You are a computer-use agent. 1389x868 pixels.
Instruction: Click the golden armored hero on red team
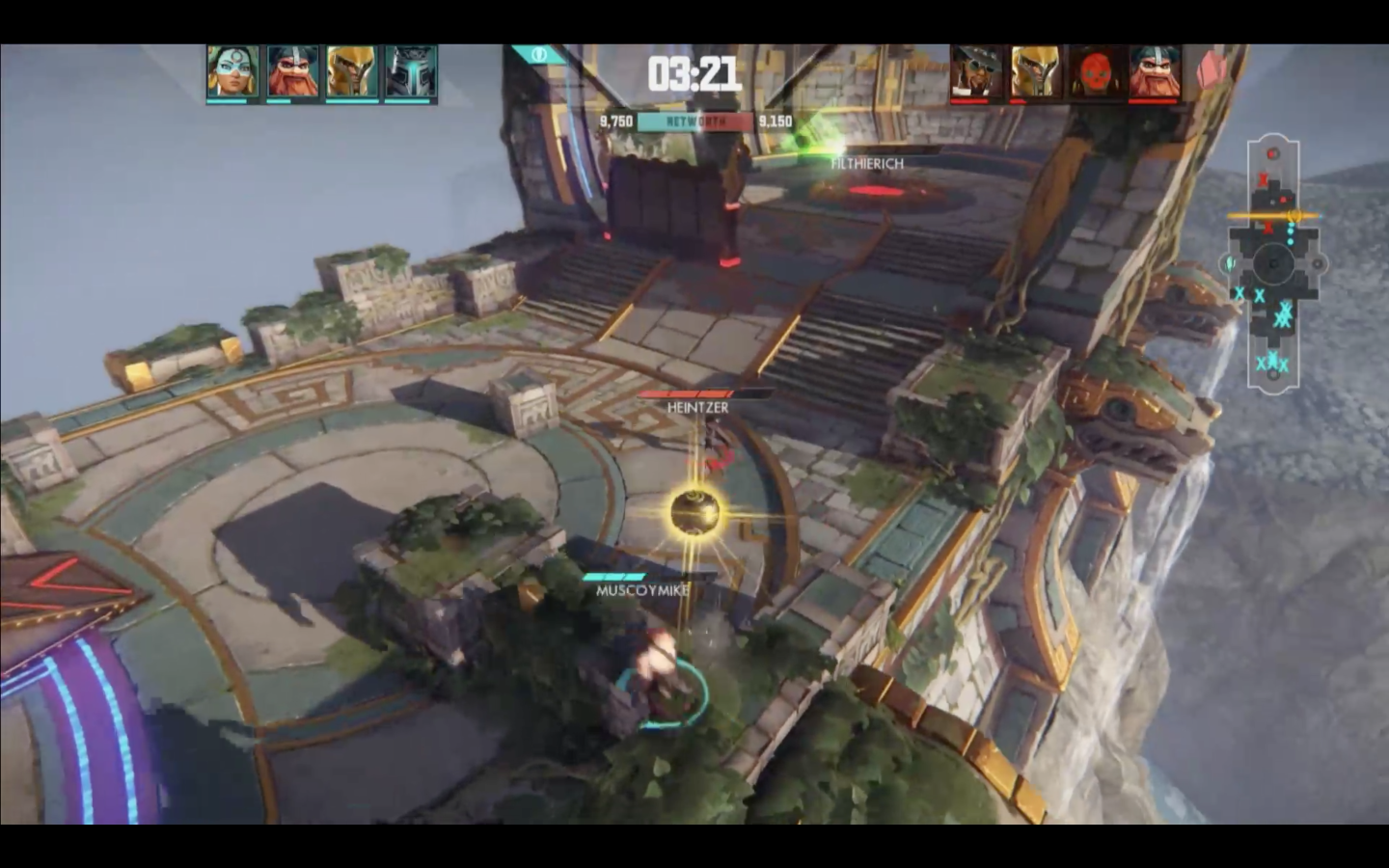pyautogui.click(x=1033, y=72)
